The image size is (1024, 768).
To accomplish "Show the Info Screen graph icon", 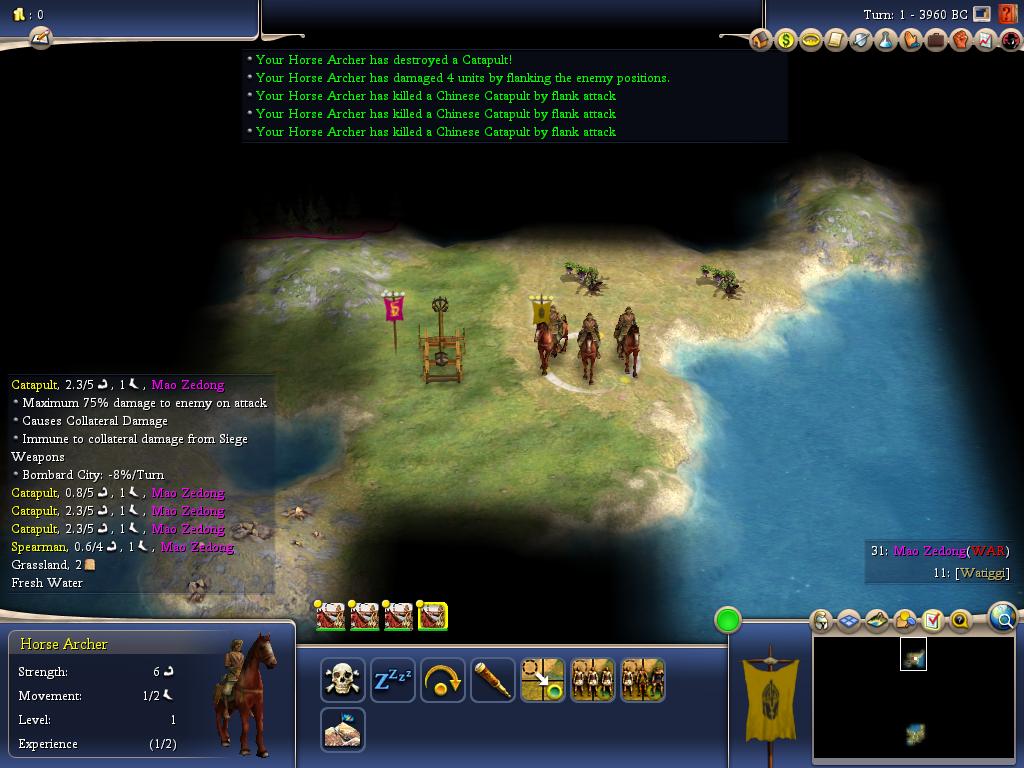I will tap(986, 40).
